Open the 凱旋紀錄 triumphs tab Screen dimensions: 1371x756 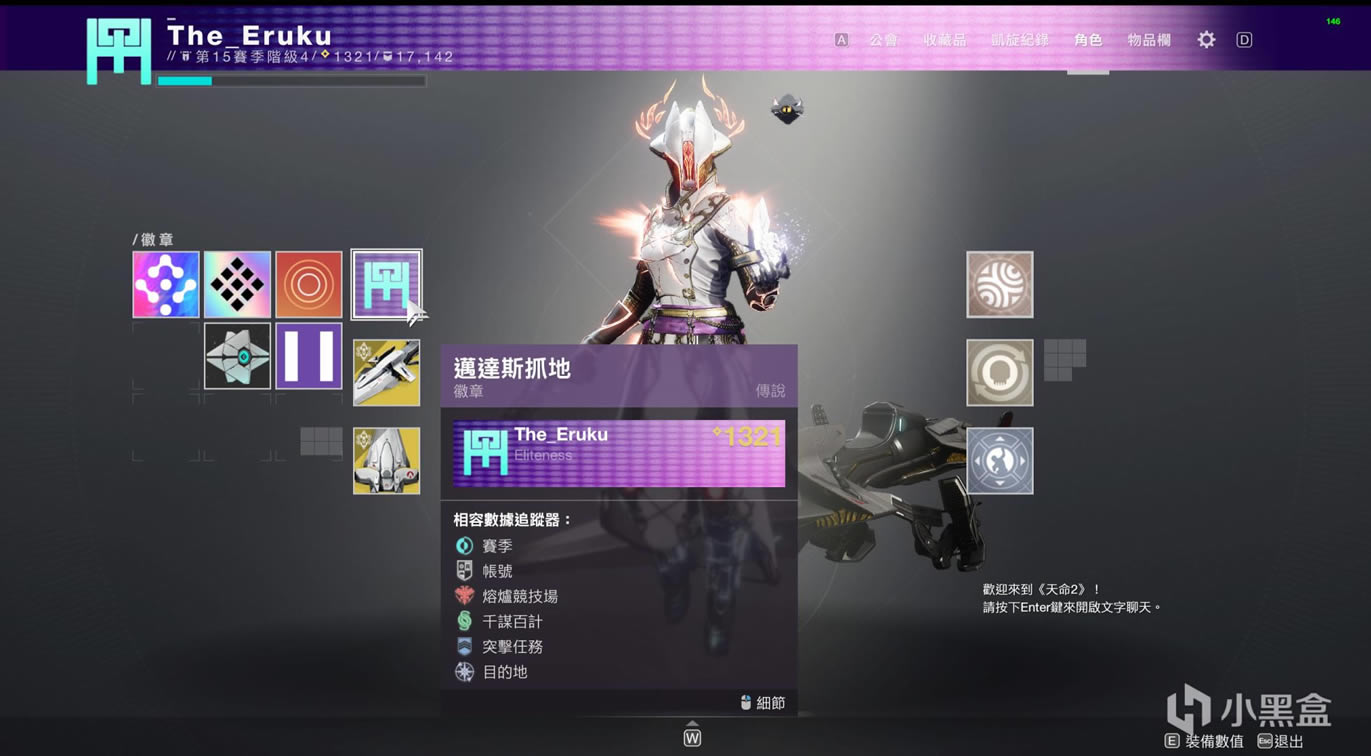coord(1020,40)
